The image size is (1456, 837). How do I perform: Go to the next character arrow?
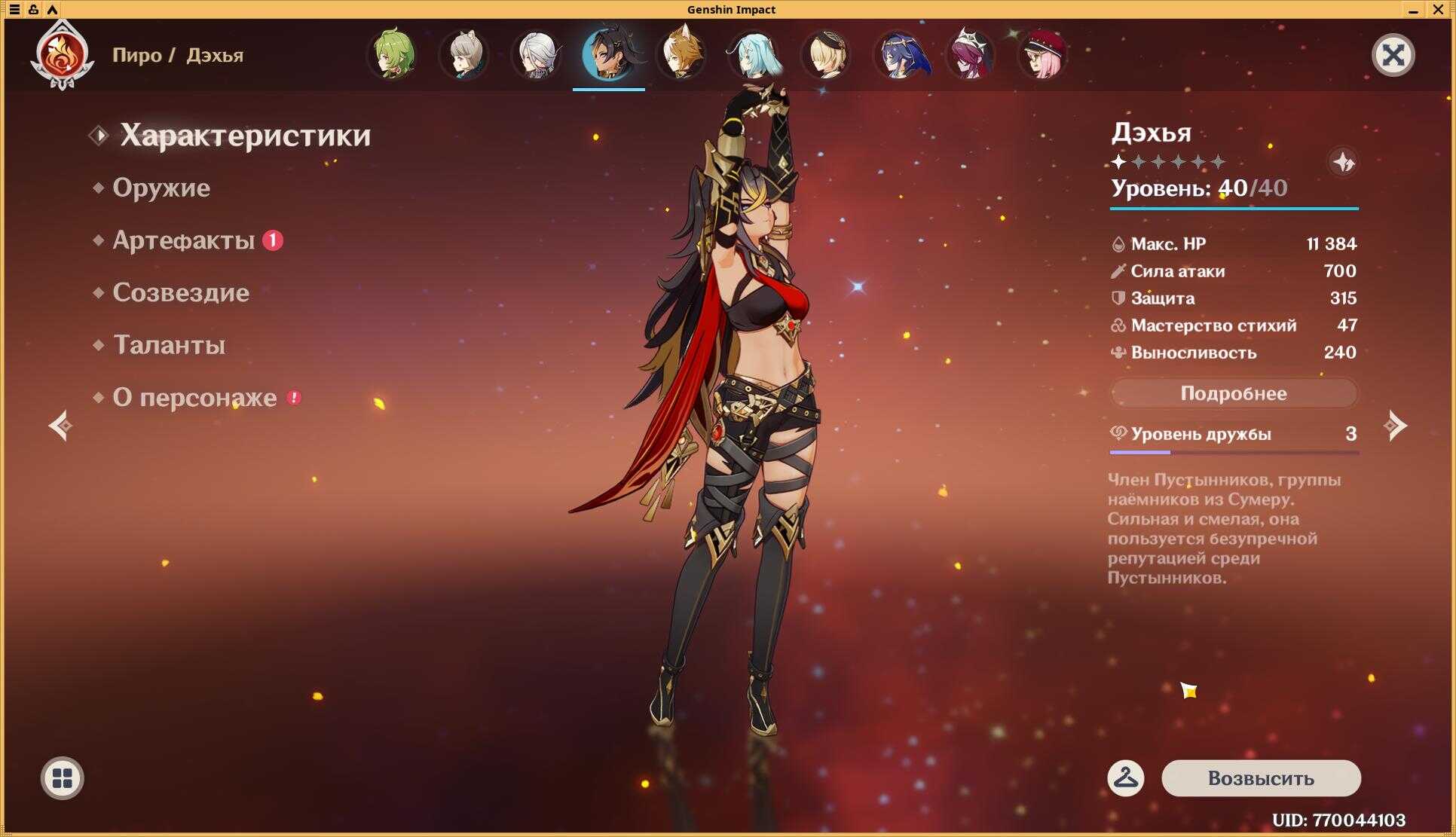pyautogui.click(x=1395, y=426)
